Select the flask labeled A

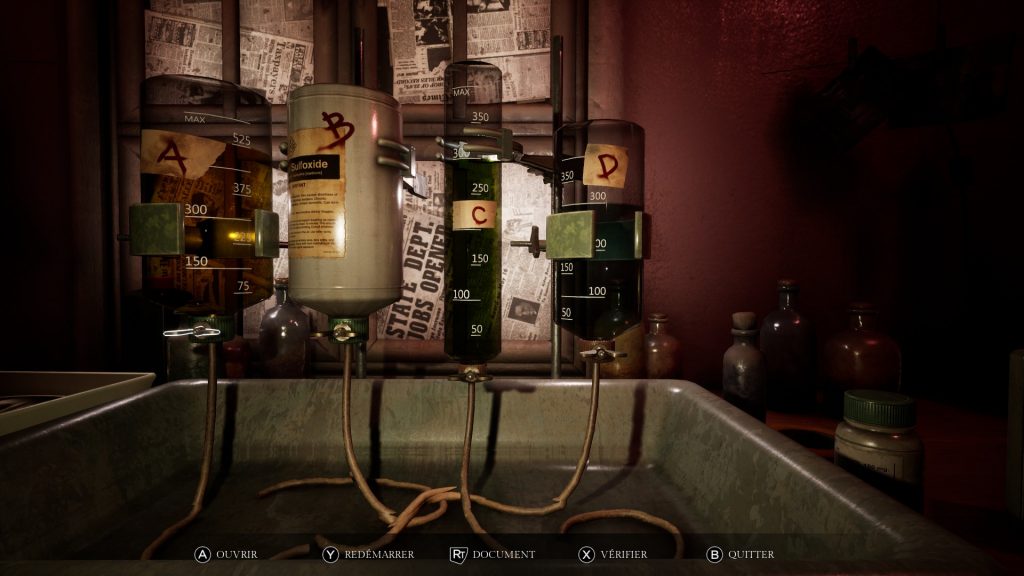coord(205,200)
